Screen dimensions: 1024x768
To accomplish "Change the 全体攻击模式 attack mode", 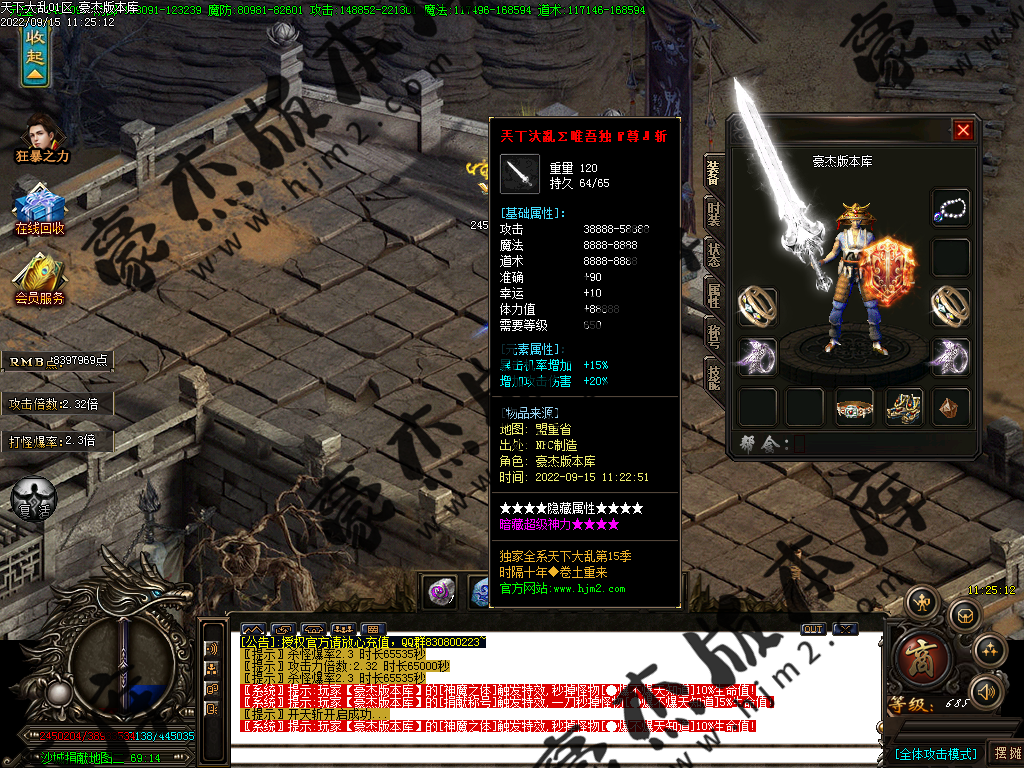I will [x=934, y=753].
